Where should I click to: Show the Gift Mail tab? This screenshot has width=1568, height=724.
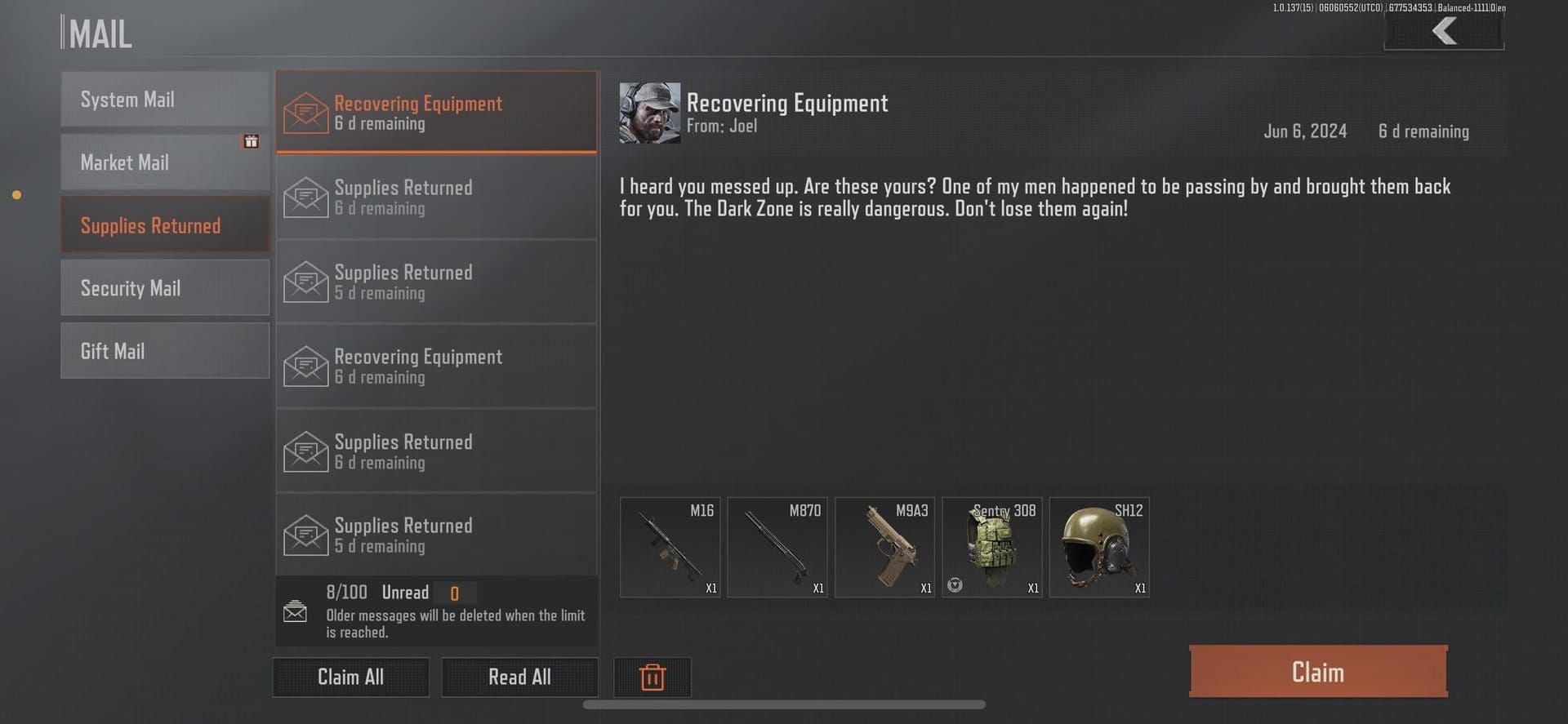[x=164, y=351]
